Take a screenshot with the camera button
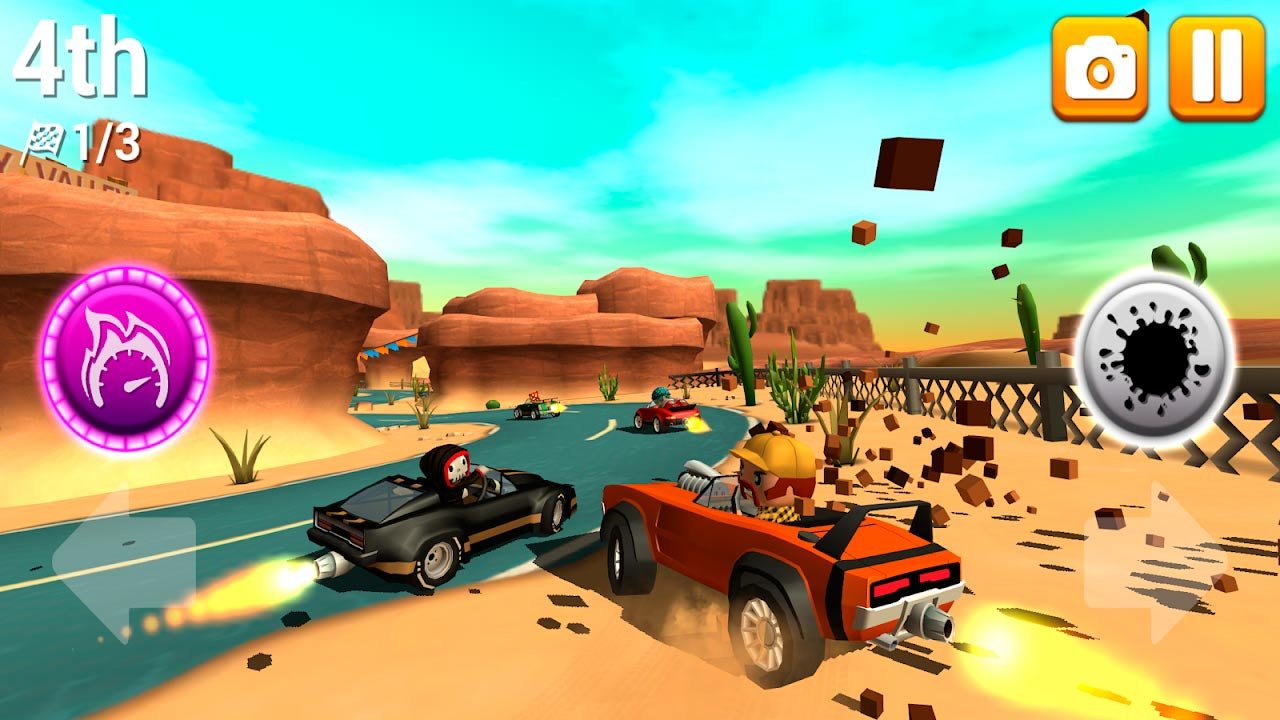 (1099, 68)
